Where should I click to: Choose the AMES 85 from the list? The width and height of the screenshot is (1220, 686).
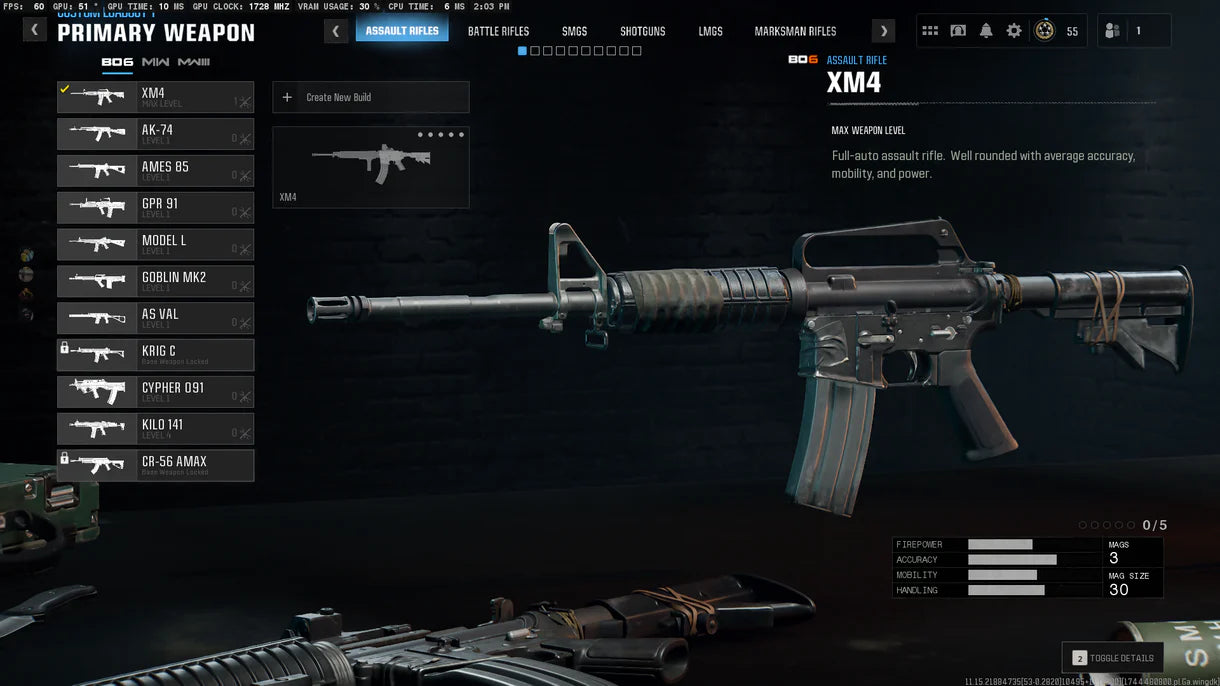coord(155,171)
